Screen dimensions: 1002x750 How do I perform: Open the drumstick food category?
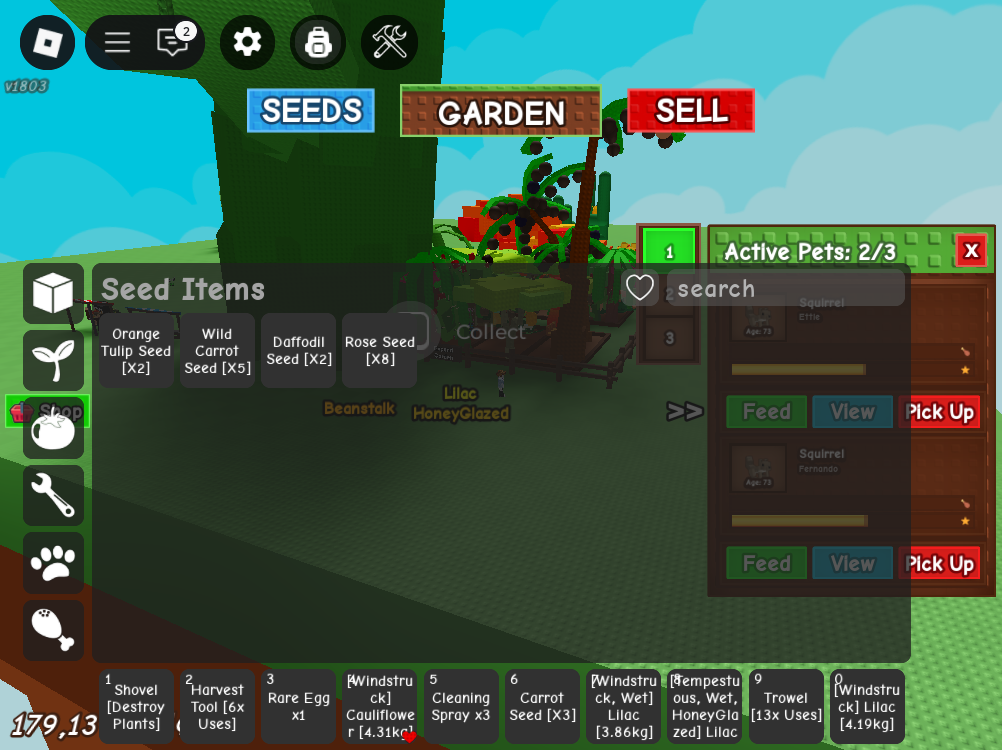[x=53, y=630]
